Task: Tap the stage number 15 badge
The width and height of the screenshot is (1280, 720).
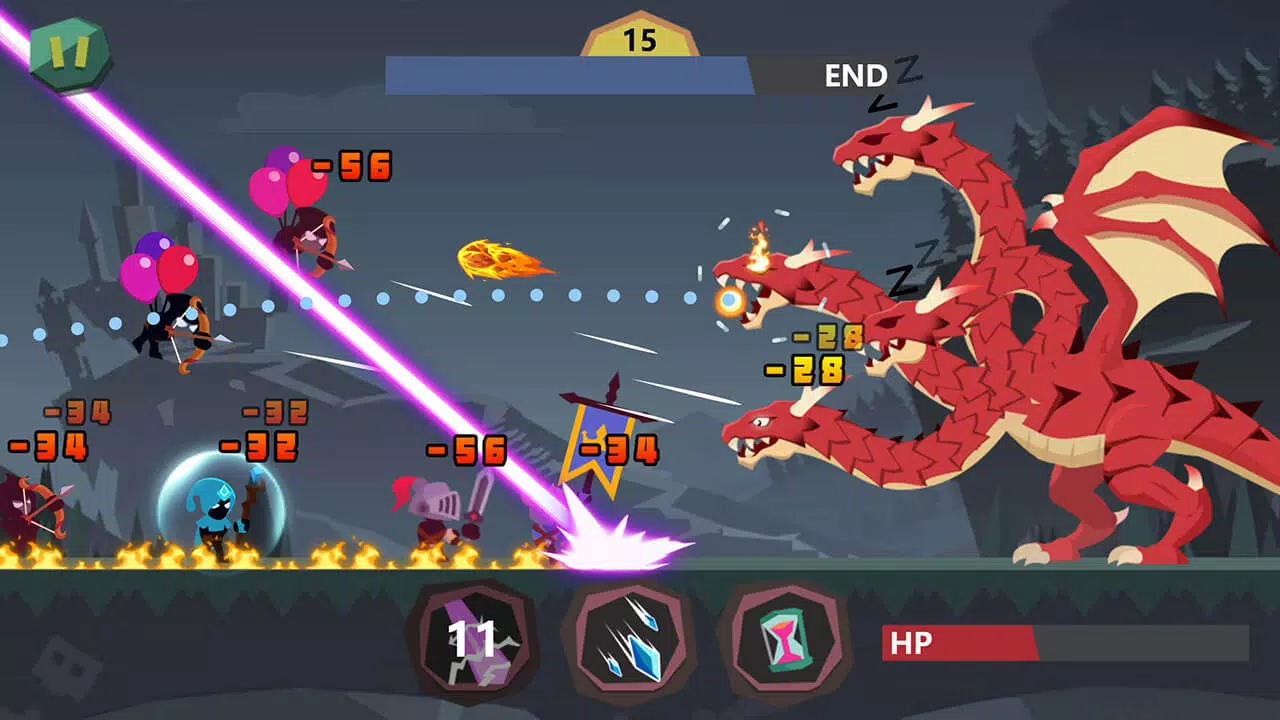Action: pos(639,38)
